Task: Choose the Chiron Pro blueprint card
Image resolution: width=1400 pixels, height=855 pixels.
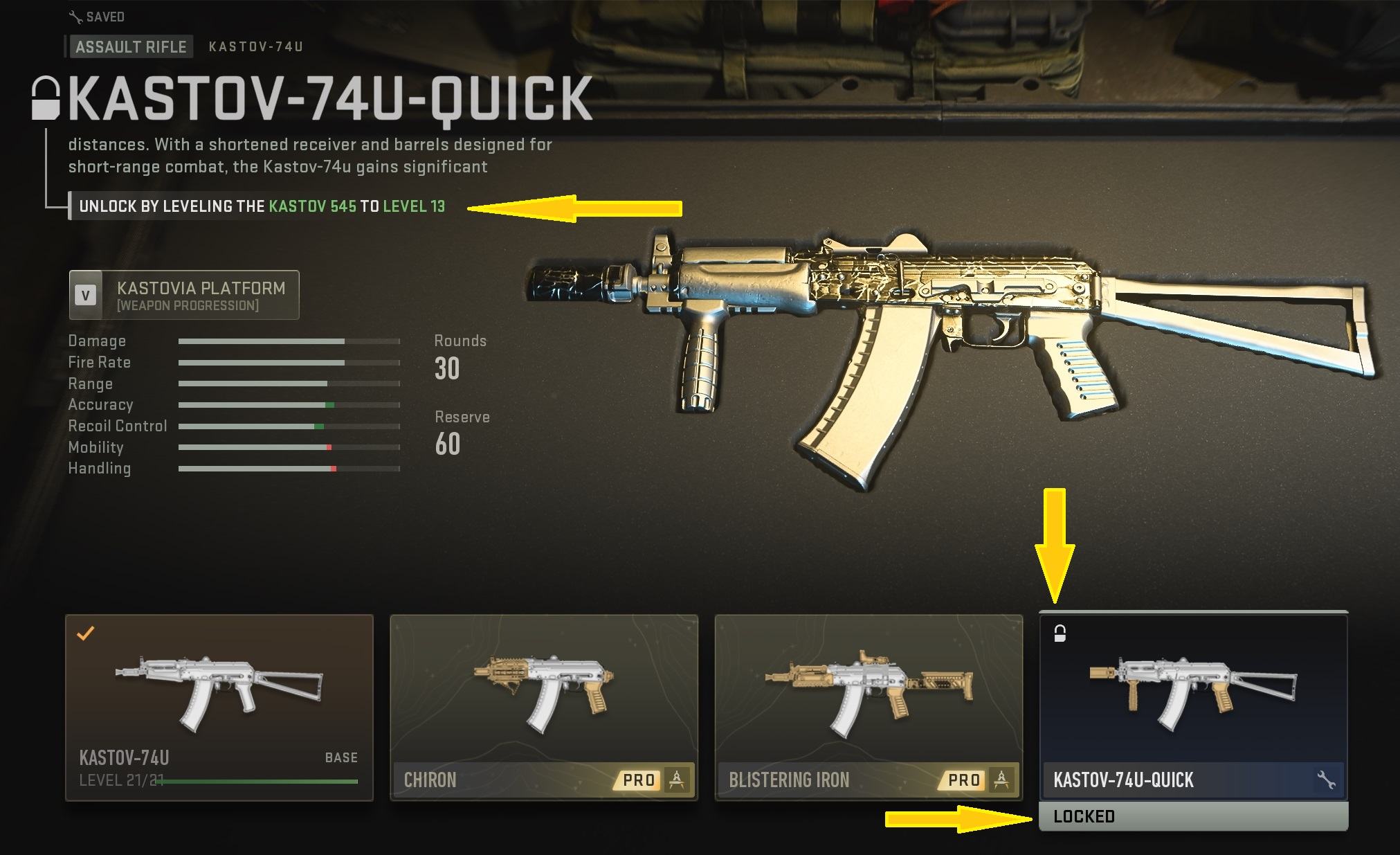Action: coord(543,707)
